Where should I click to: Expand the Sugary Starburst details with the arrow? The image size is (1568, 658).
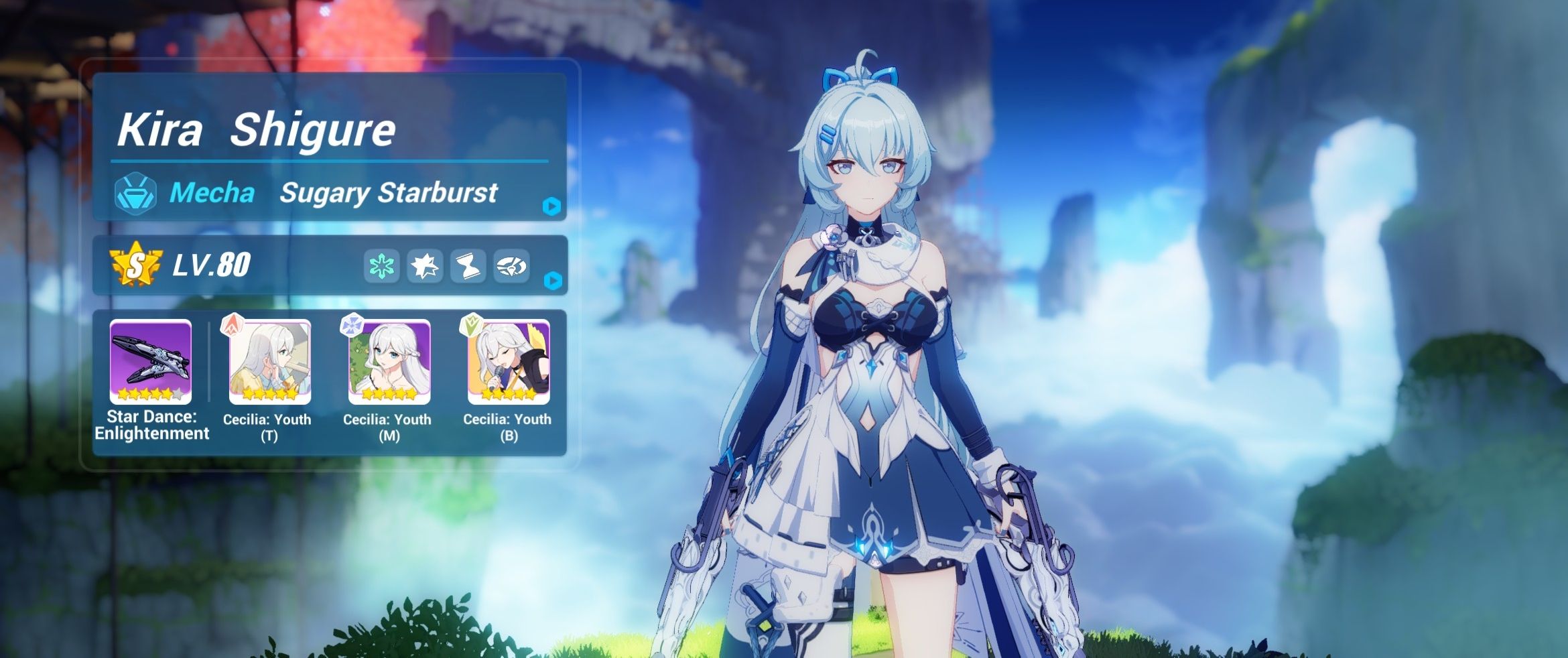pos(551,208)
